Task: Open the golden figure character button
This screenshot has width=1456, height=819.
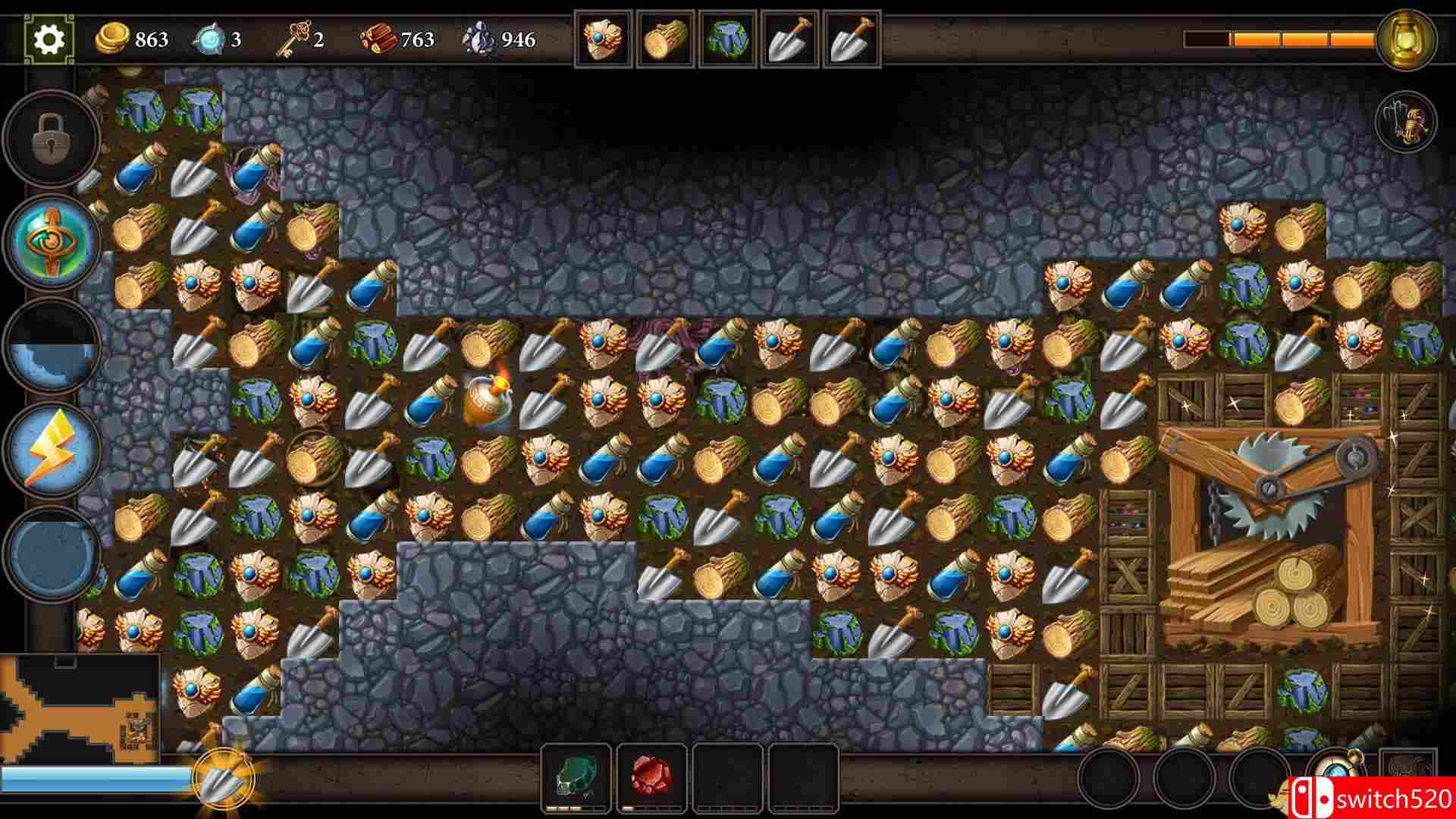Action: click(1407, 123)
